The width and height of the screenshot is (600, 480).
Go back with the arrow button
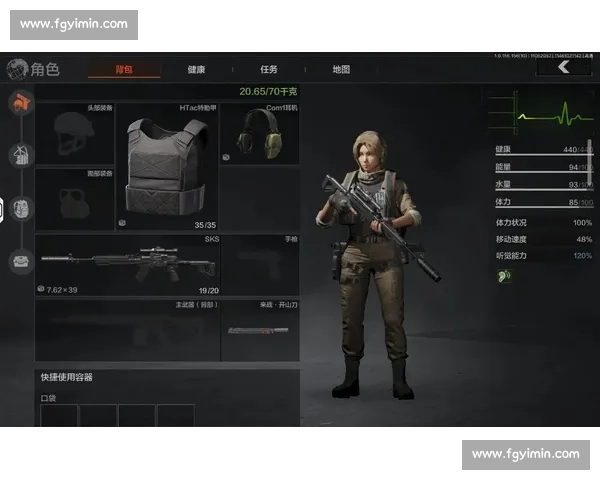(564, 67)
